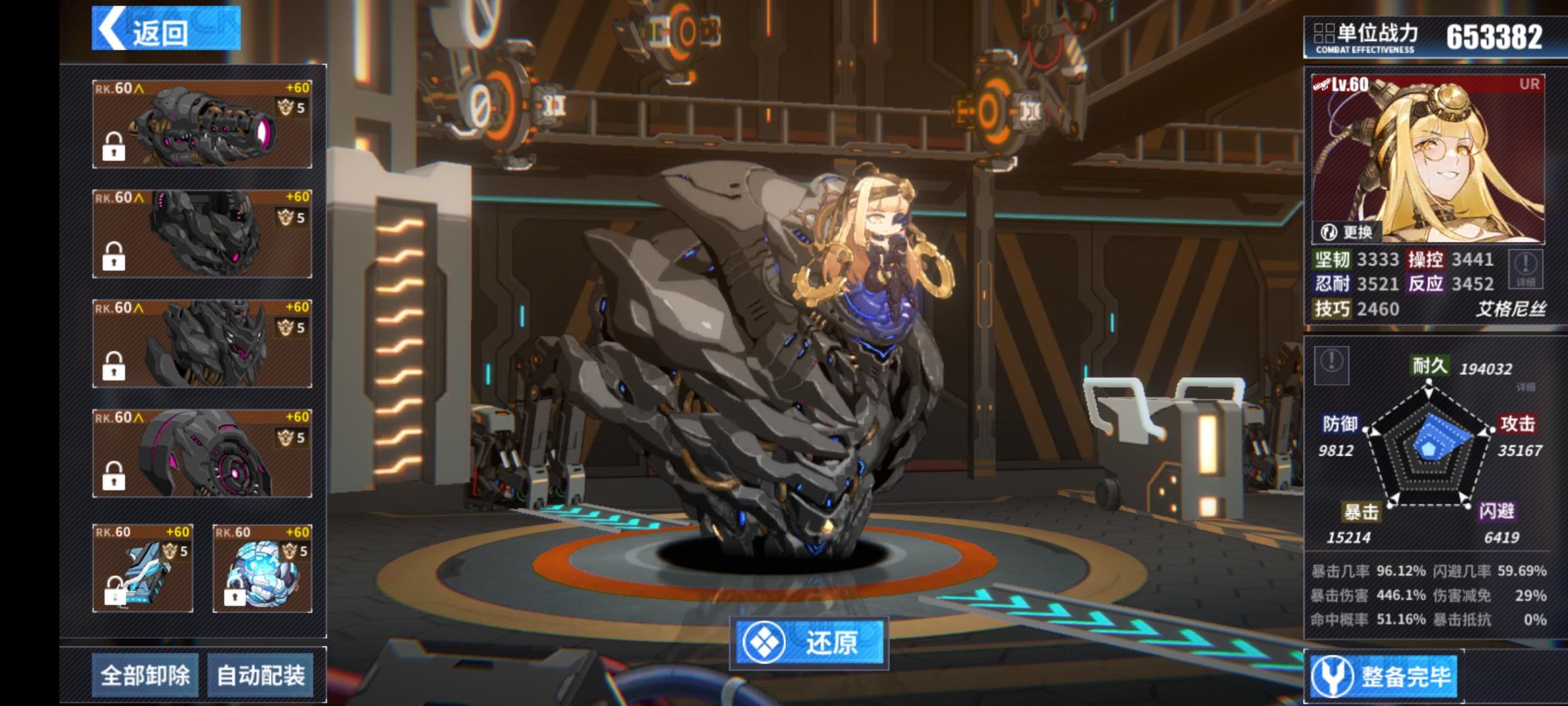Auto-equip gear with 自动配装
Screen dimensions: 1568x706
click(x=261, y=675)
